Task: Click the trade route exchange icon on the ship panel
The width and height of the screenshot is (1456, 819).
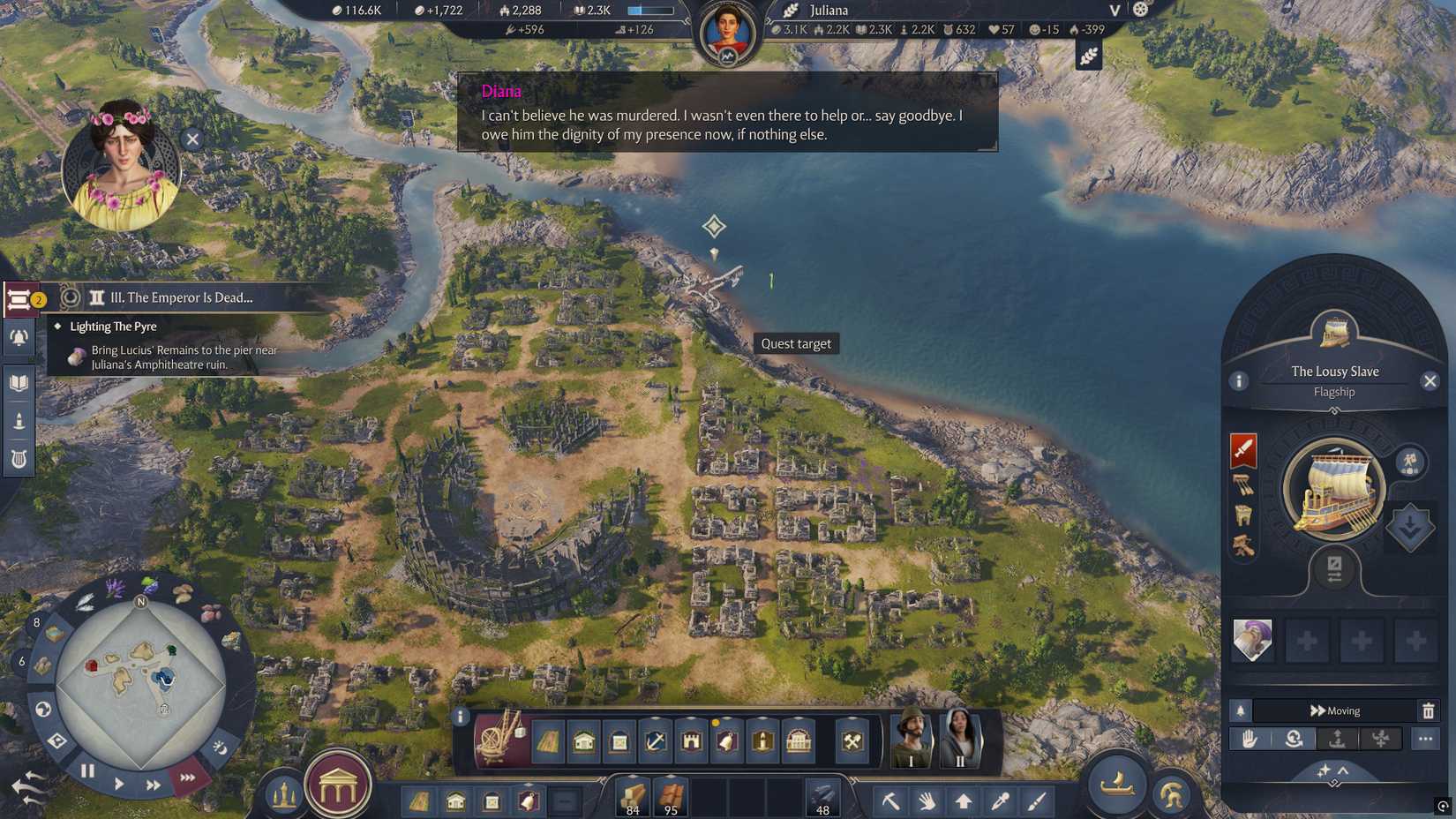Action: (1334, 569)
